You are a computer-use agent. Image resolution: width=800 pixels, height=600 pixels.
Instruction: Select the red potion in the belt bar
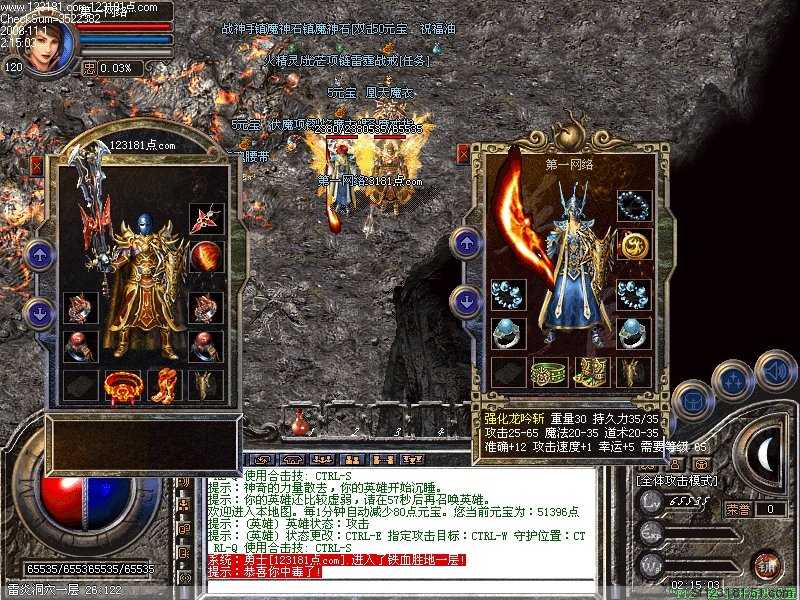click(x=299, y=424)
